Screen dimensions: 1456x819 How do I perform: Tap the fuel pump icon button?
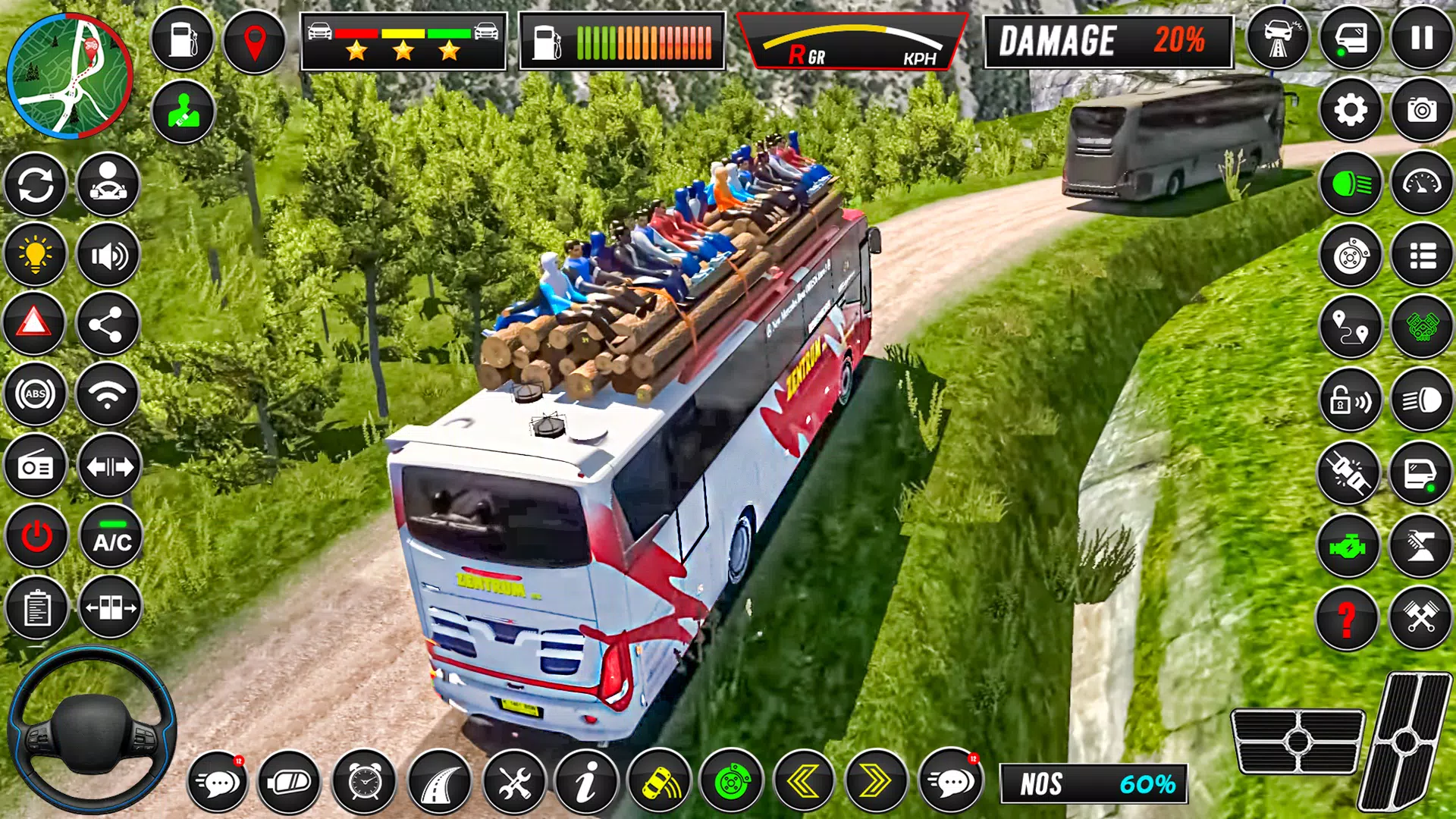[183, 39]
